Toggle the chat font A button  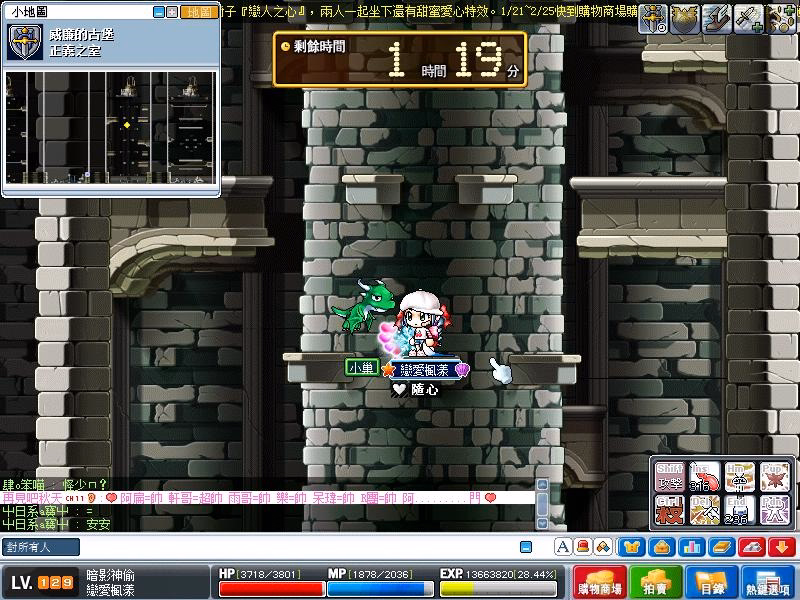(564, 547)
